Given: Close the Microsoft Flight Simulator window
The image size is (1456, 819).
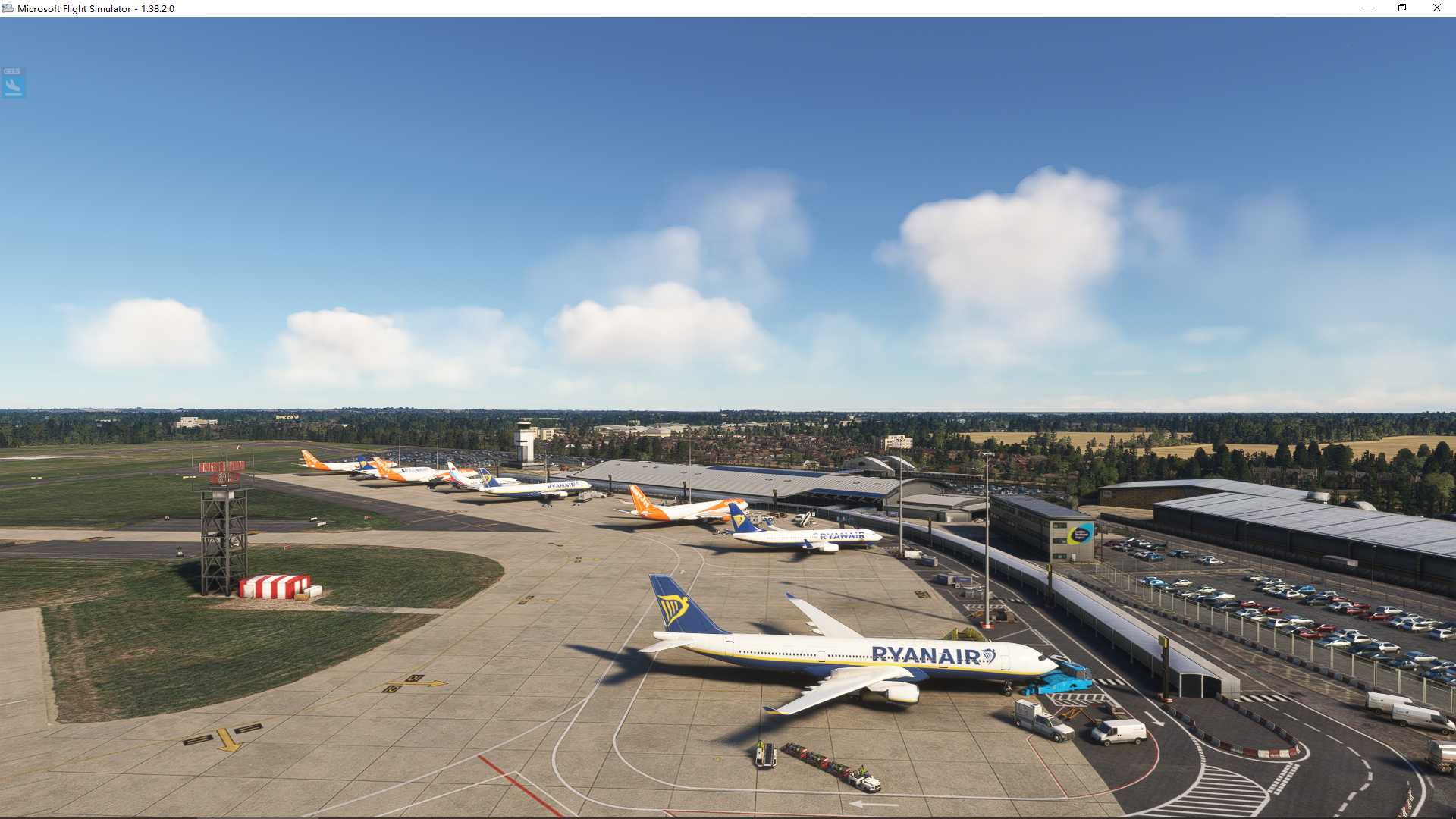Looking at the screenshot, I should pyautogui.click(x=1437, y=8).
